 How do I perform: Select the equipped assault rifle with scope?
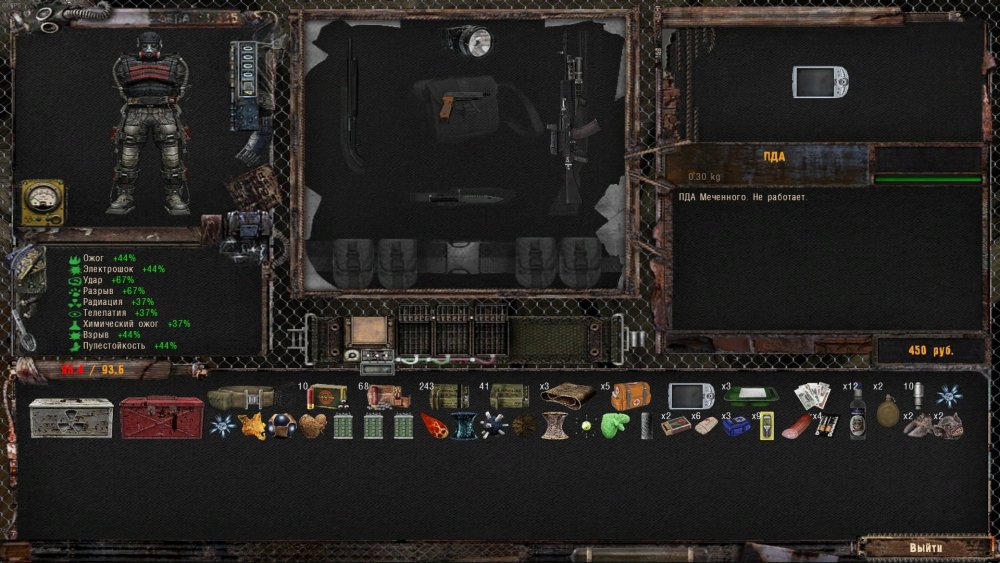tap(572, 115)
